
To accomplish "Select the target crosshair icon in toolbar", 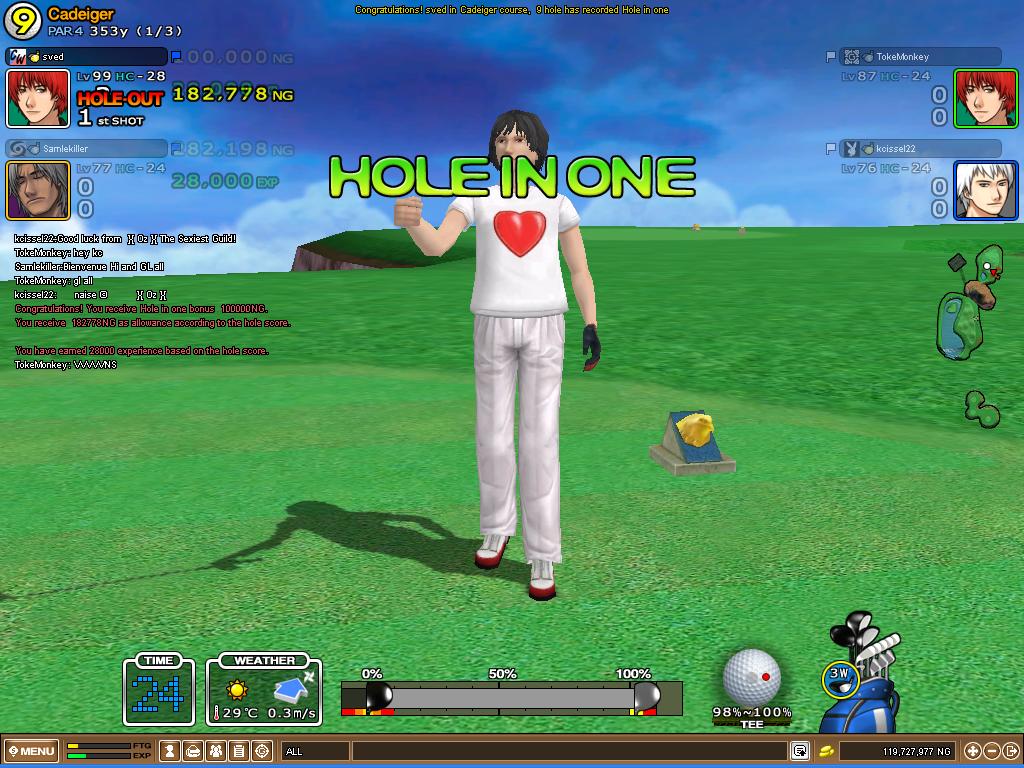I will tap(262, 750).
